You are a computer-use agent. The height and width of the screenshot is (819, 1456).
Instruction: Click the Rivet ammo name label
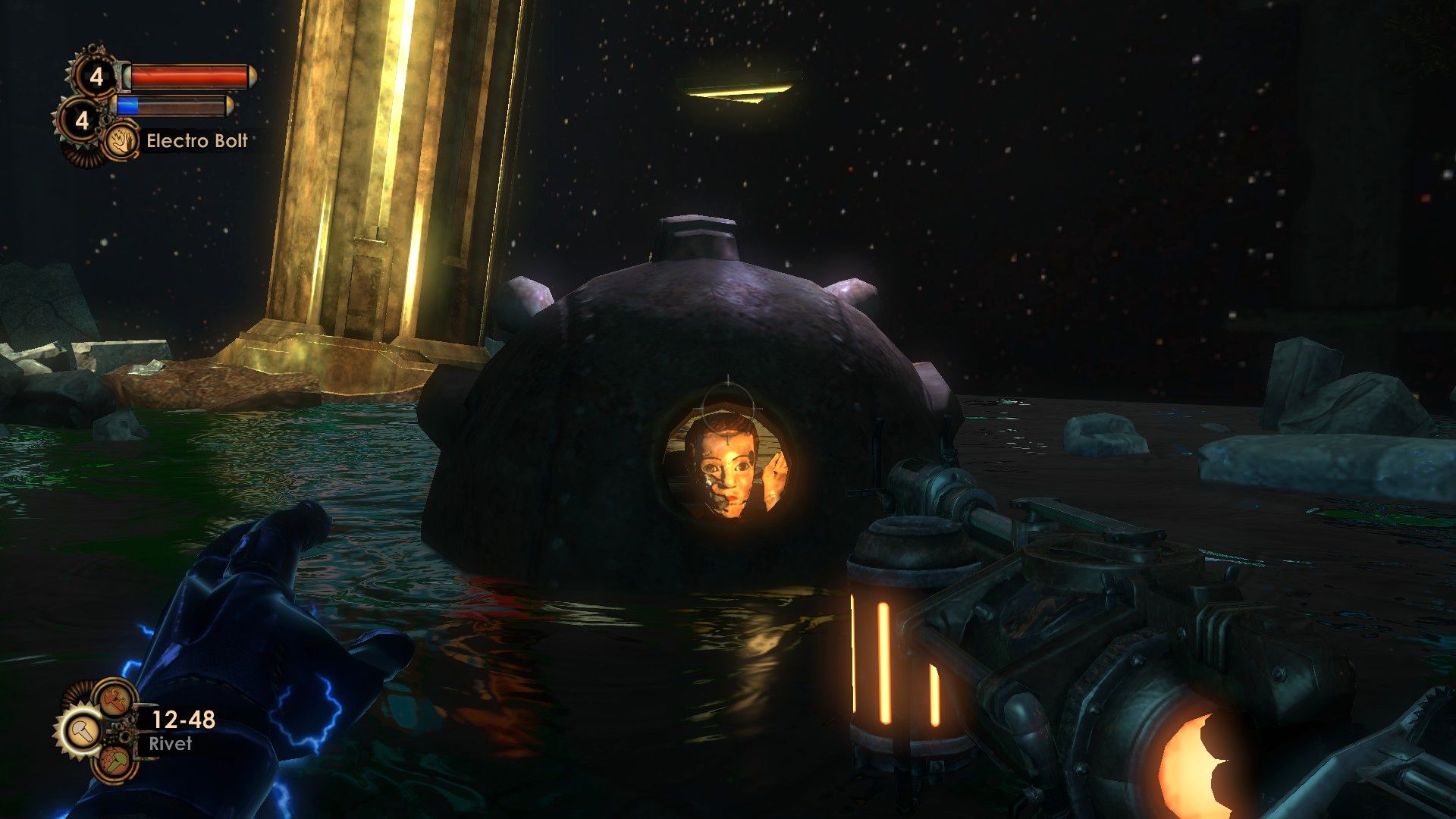coord(171,743)
